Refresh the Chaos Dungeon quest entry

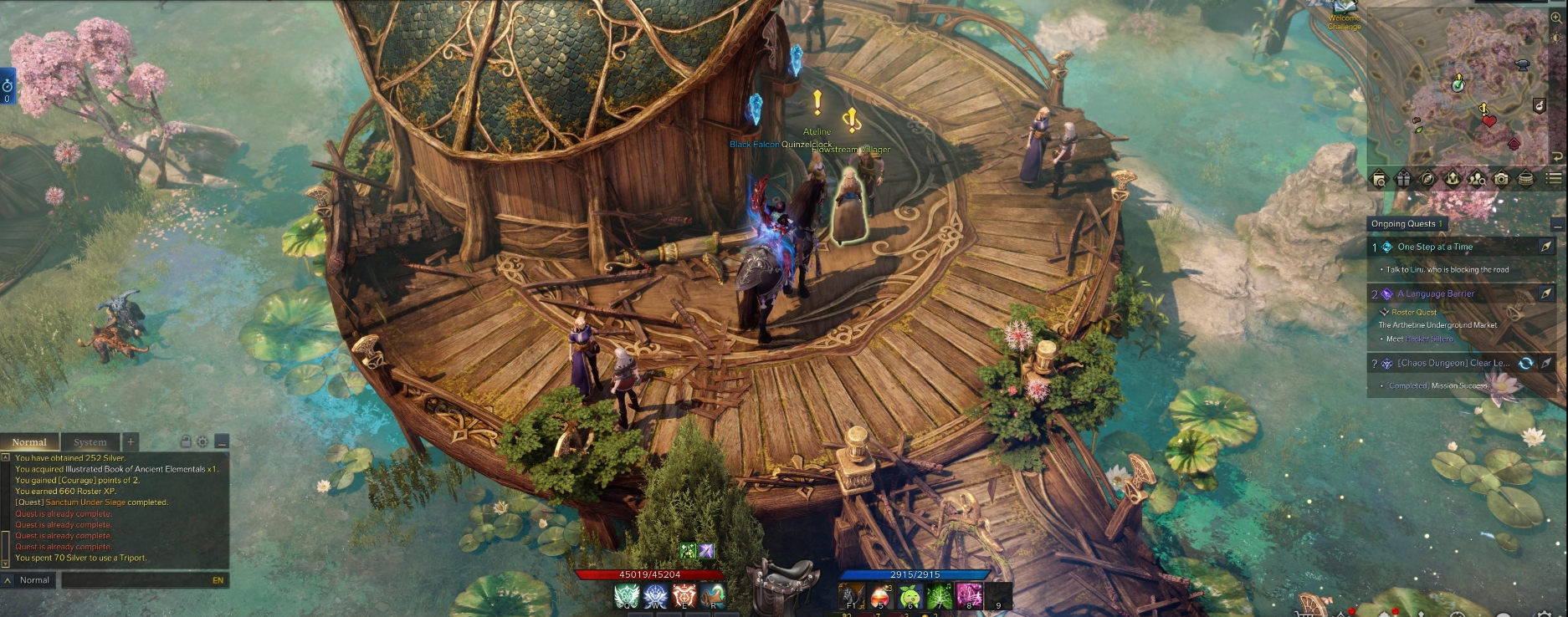pos(1526,364)
